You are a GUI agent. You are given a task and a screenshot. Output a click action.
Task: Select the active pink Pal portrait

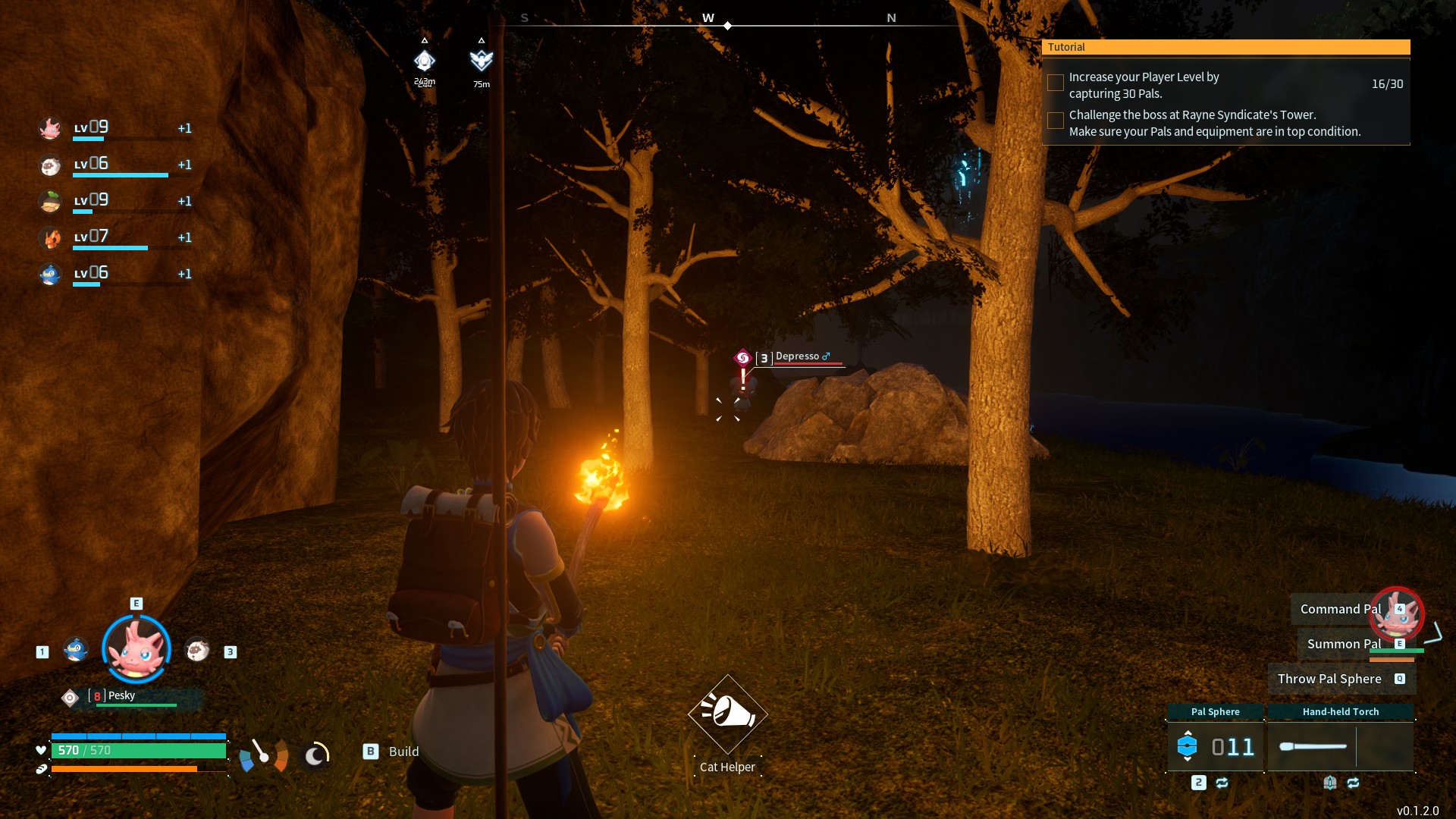click(x=136, y=649)
